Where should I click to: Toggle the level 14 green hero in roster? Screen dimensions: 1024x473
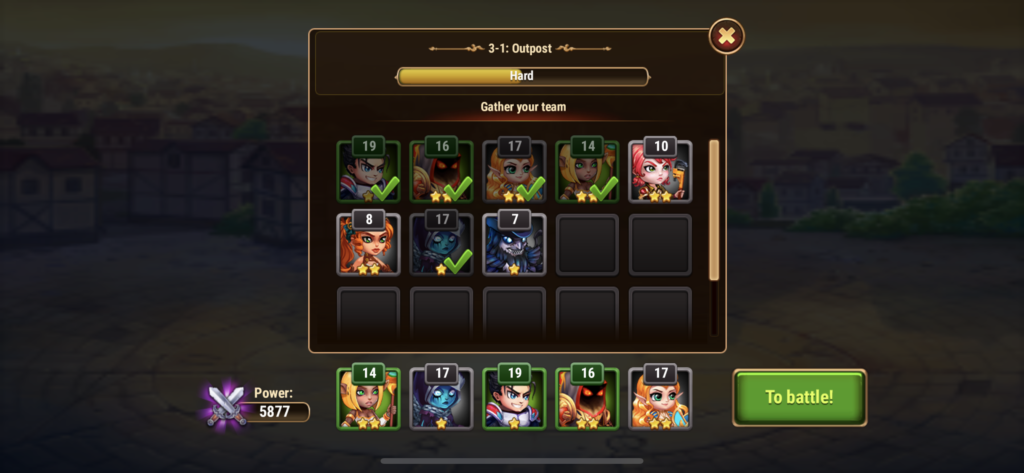click(587, 171)
